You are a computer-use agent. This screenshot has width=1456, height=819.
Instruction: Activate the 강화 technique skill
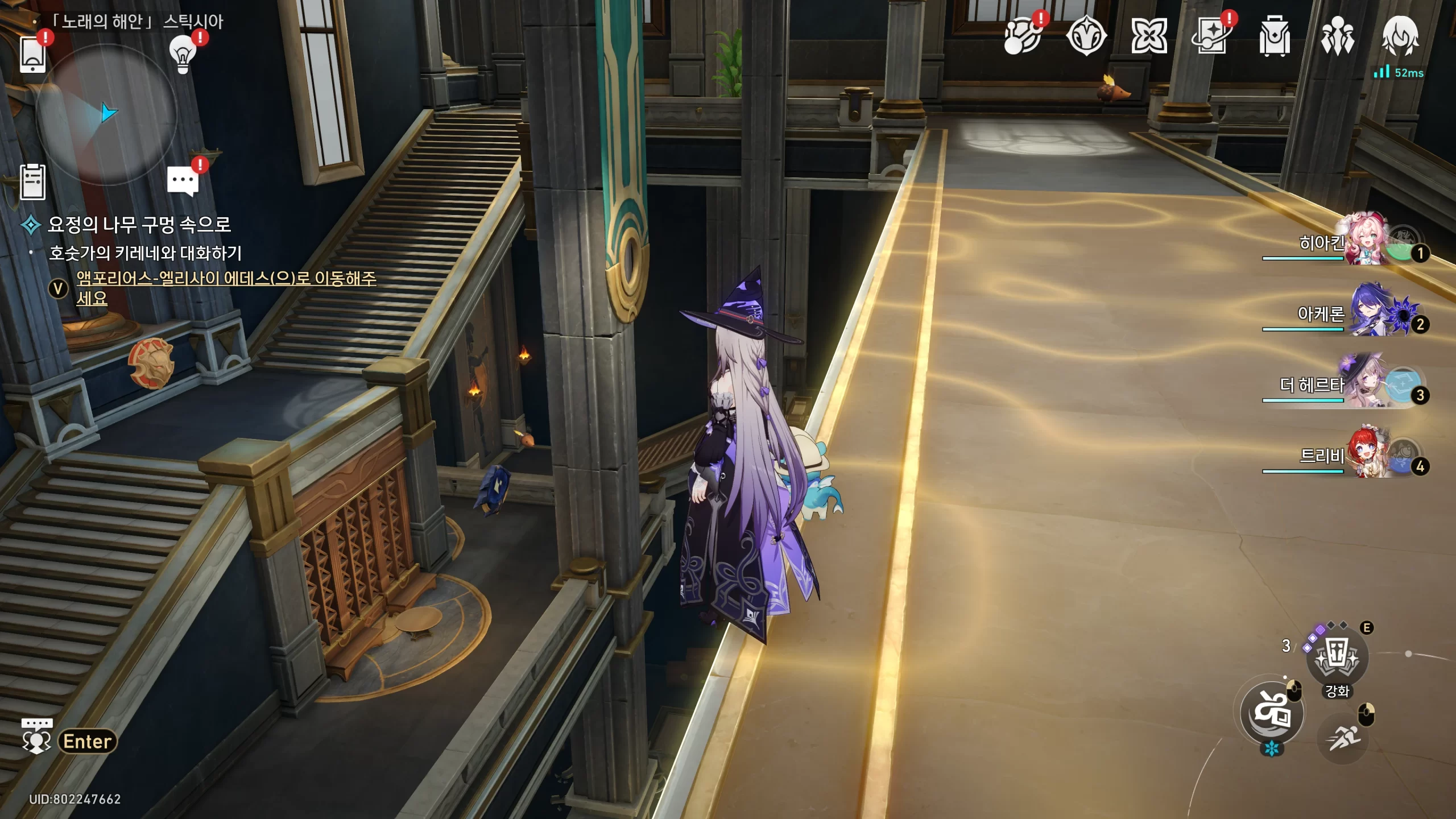tap(1337, 658)
